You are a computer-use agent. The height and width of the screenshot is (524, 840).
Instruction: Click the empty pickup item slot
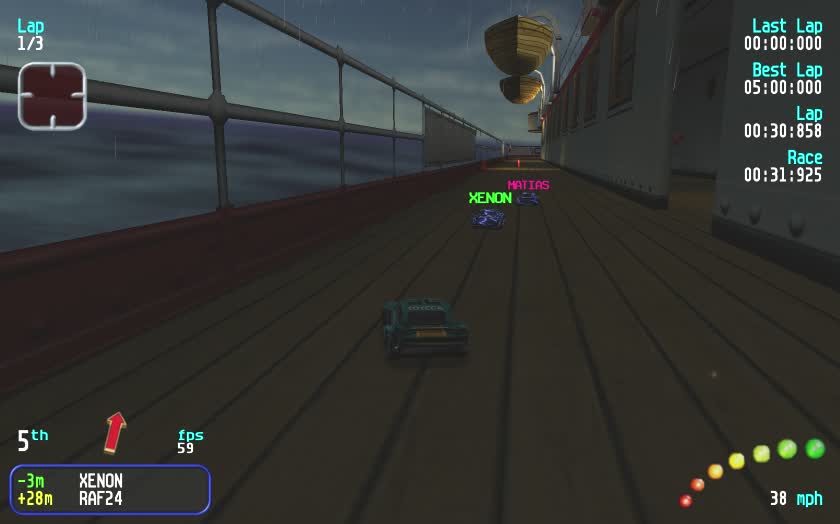point(52,96)
